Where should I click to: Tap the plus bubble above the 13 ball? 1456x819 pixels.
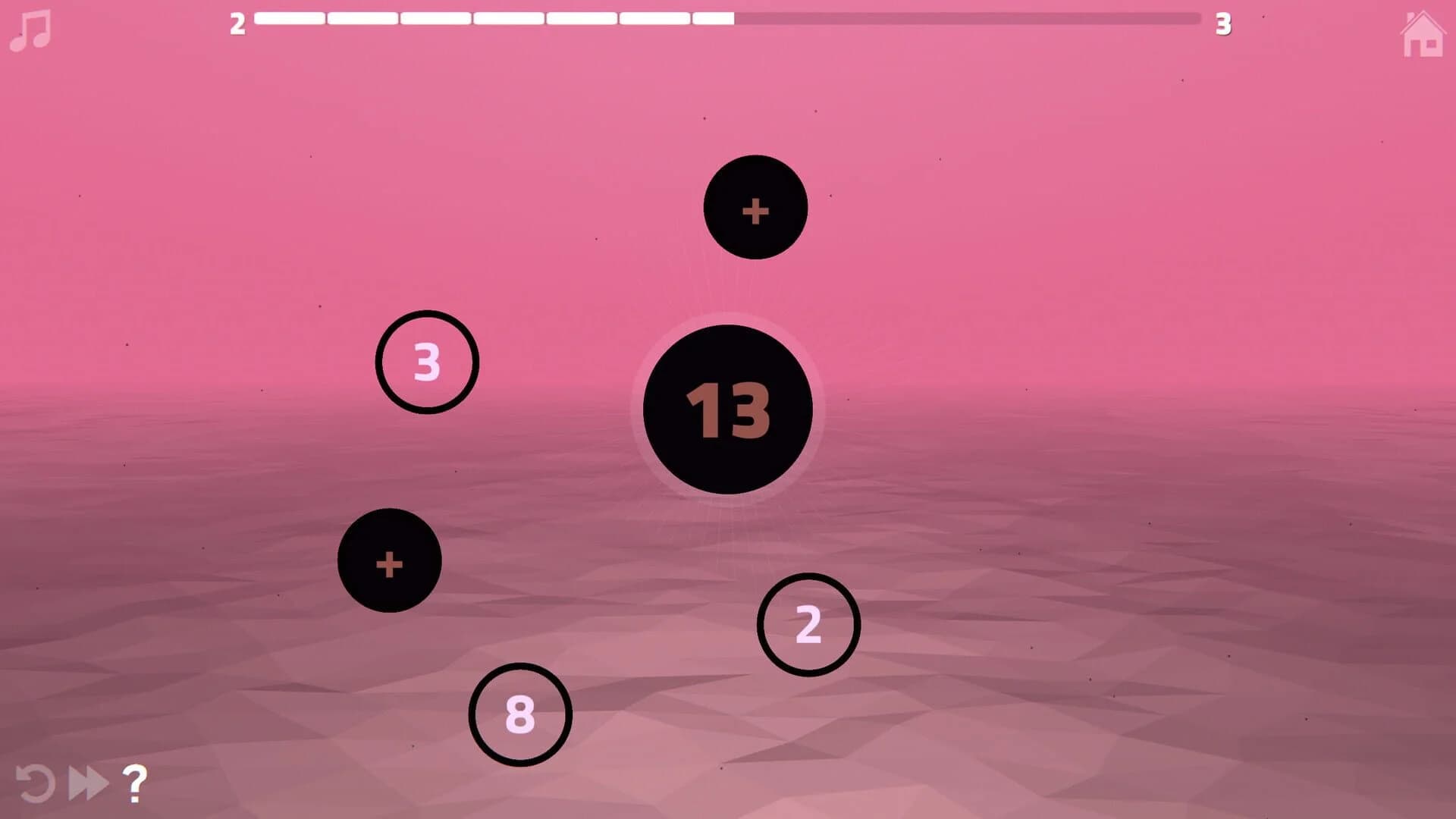coord(755,209)
